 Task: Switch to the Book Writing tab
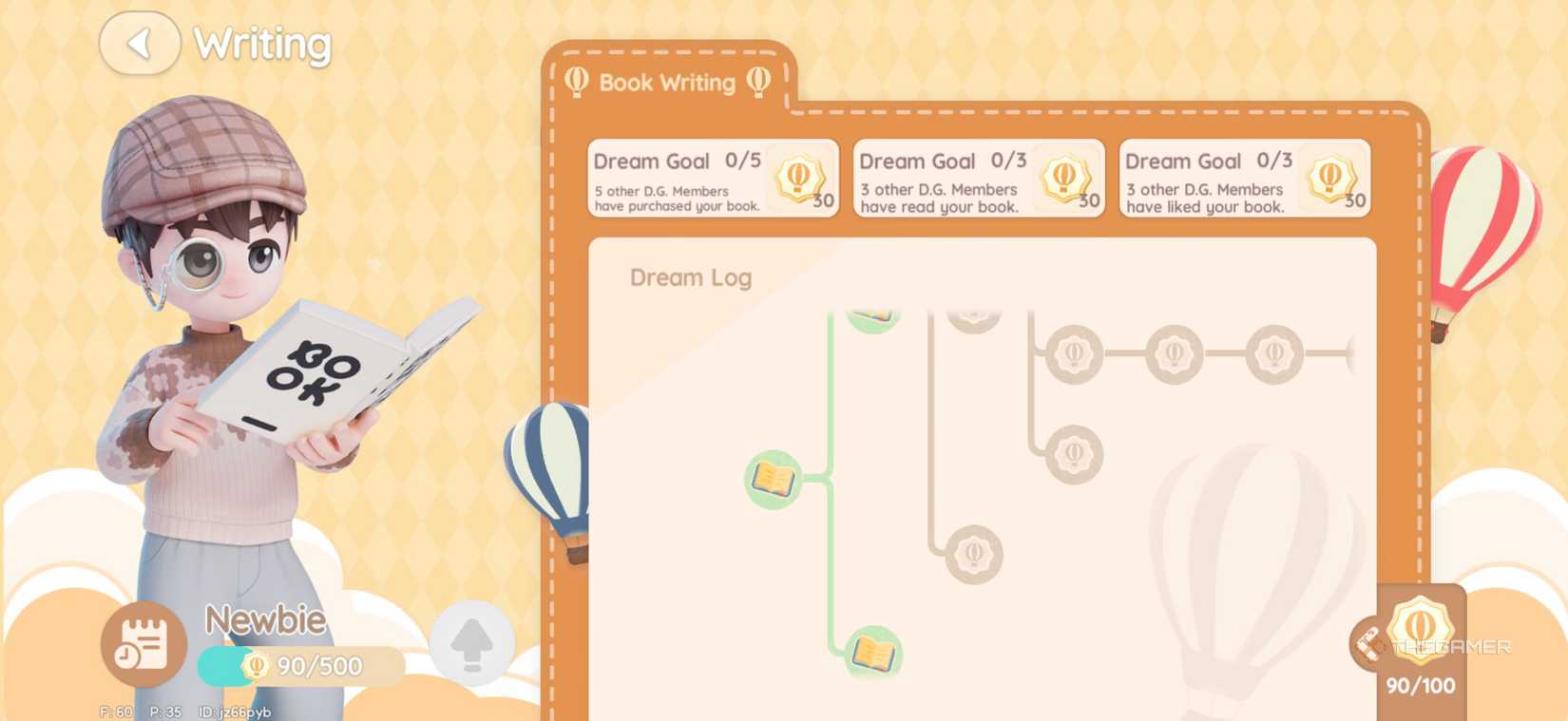point(665,83)
